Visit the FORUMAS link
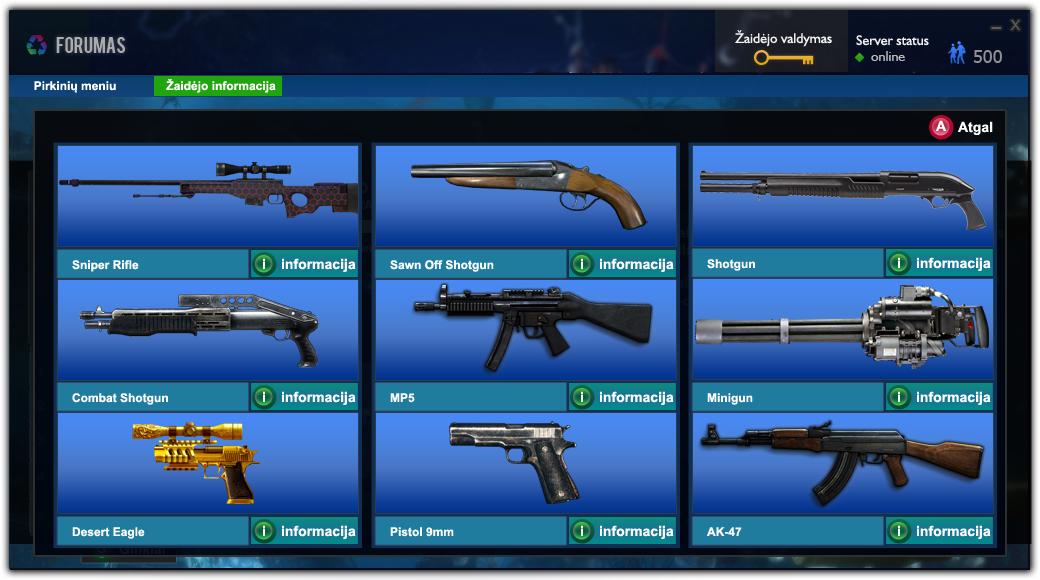Image resolution: width=1040 pixels, height=580 pixels. (x=76, y=45)
